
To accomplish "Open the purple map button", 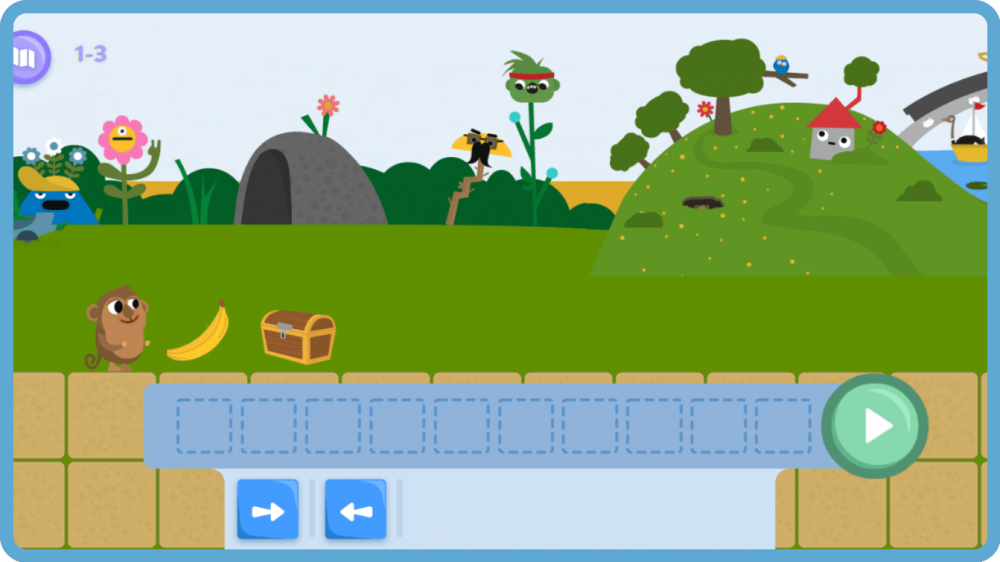I will coord(27,58).
